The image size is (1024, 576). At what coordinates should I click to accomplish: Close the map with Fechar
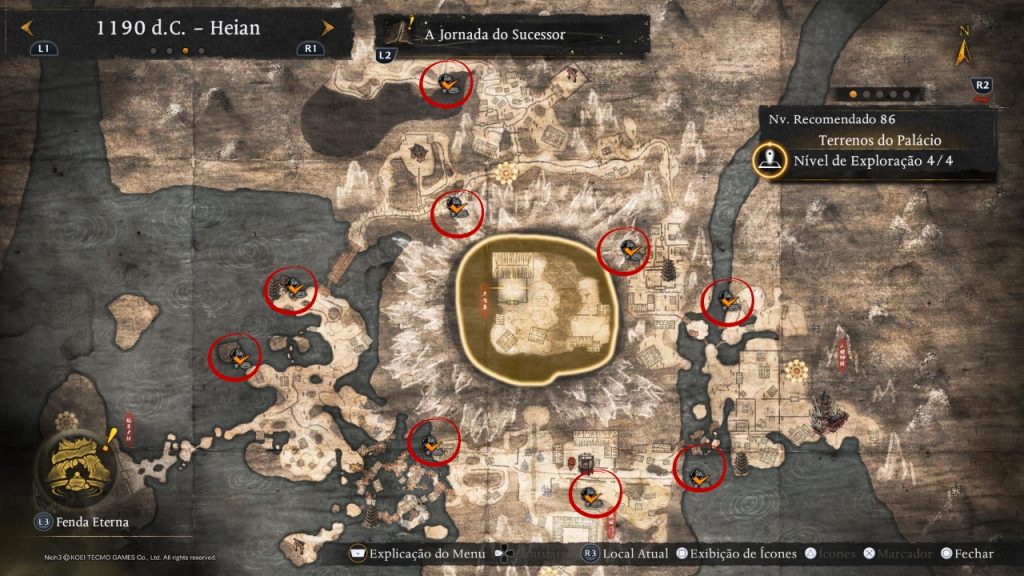[x=965, y=554]
